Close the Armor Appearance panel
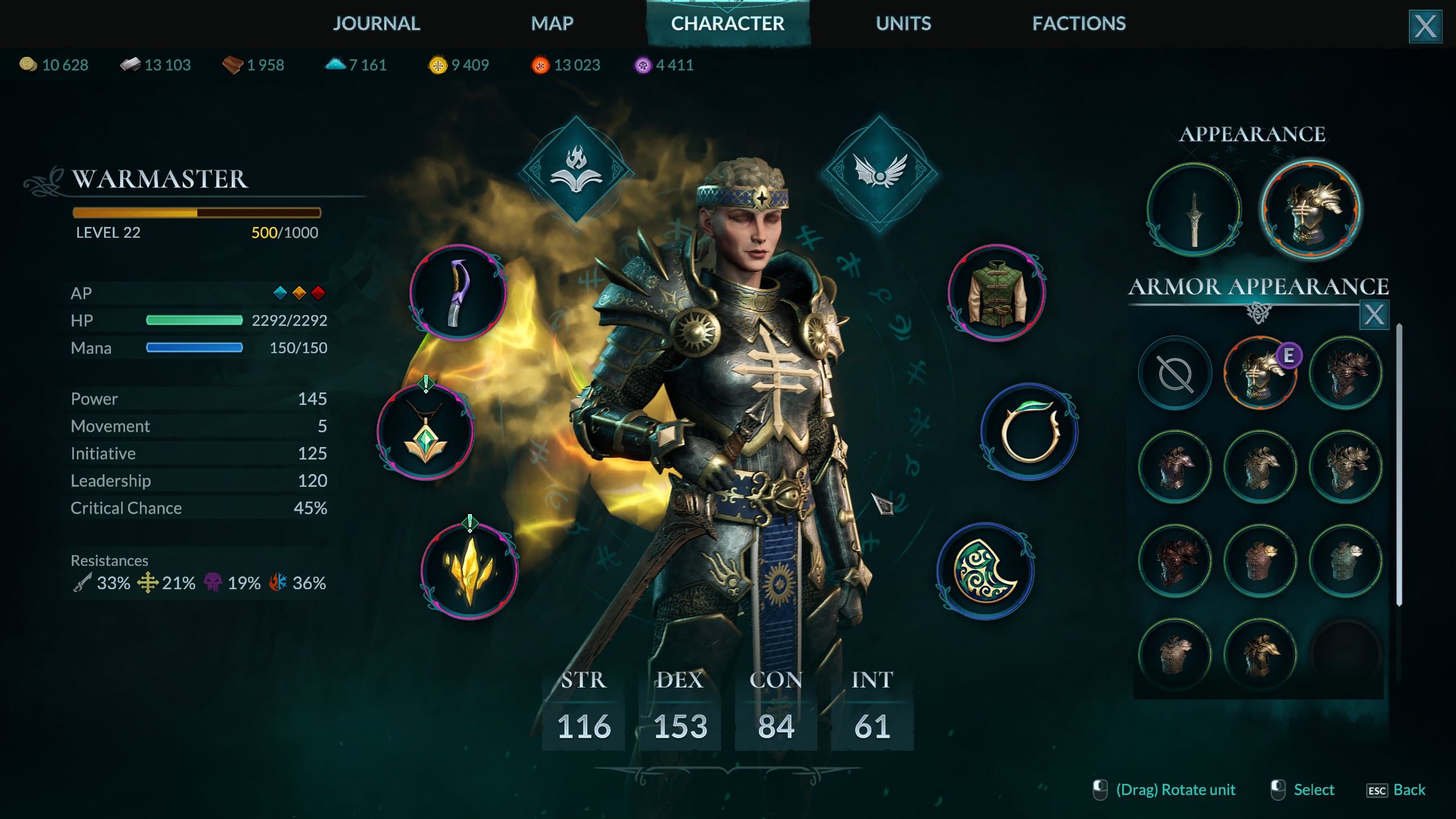The height and width of the screenshot is (819, 1456). [x=1374, y=315]
